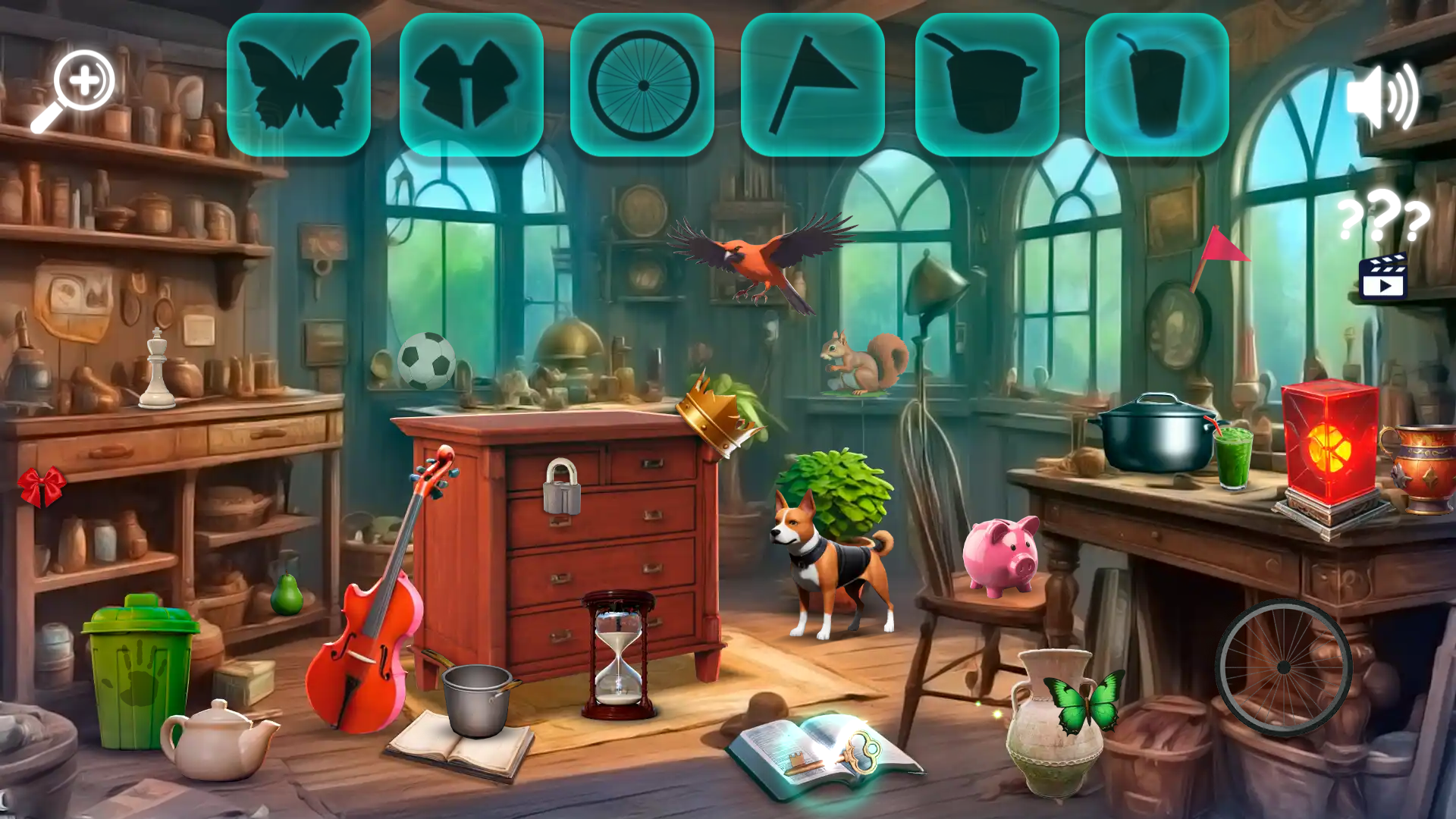The image size is (1456, 819).
Task: Click the green butterfly on the vase
Action: click(1086, 701)
